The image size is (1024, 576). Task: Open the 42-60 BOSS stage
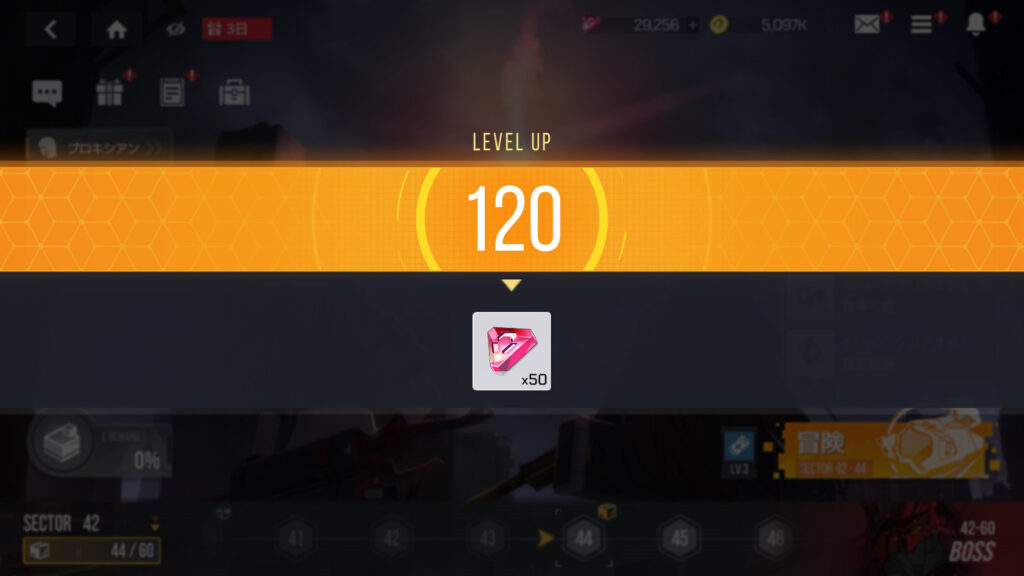tap(965, 541)
